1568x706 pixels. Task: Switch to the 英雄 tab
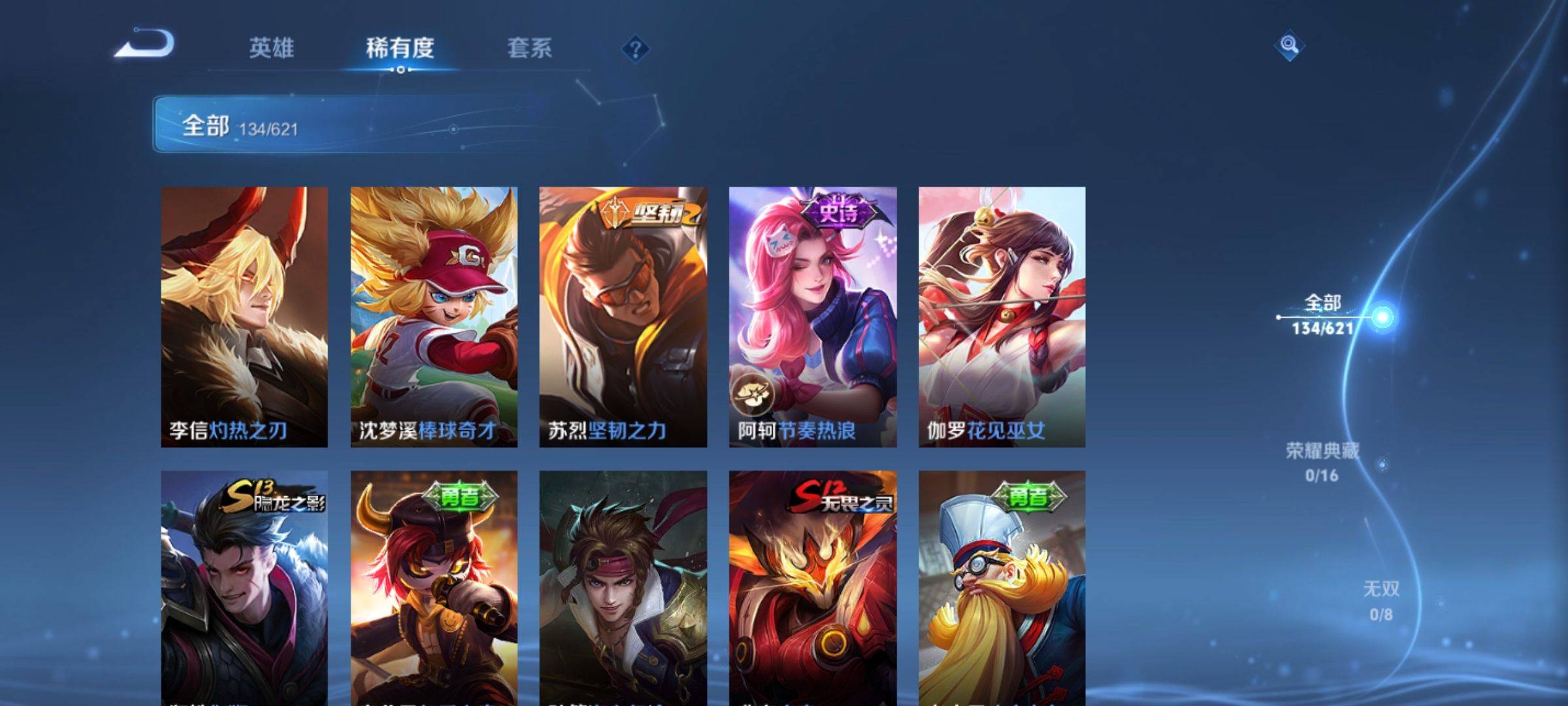(271, 48)
